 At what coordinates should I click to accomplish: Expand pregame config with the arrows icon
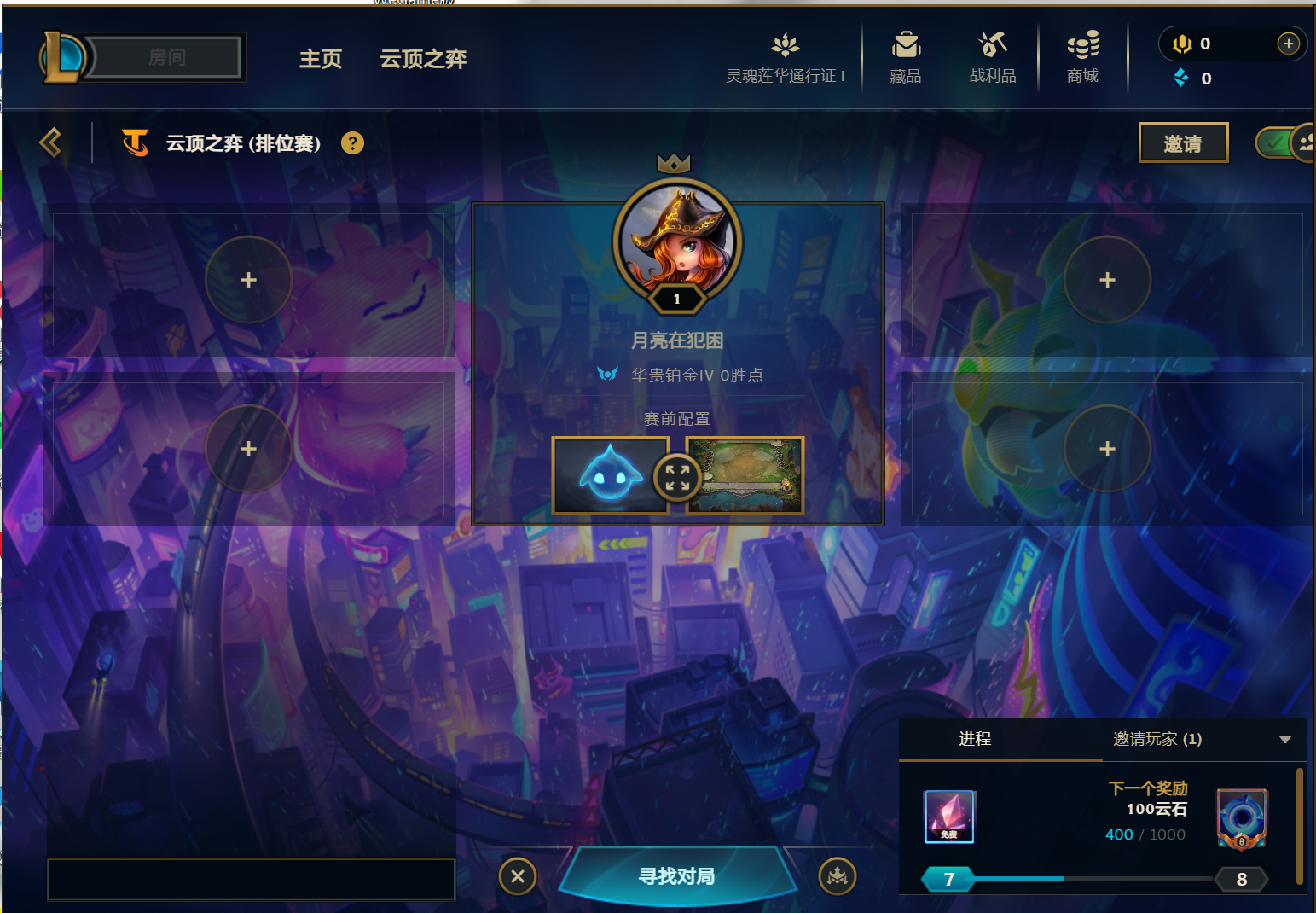pyautogui.click(x=676, y=478)
